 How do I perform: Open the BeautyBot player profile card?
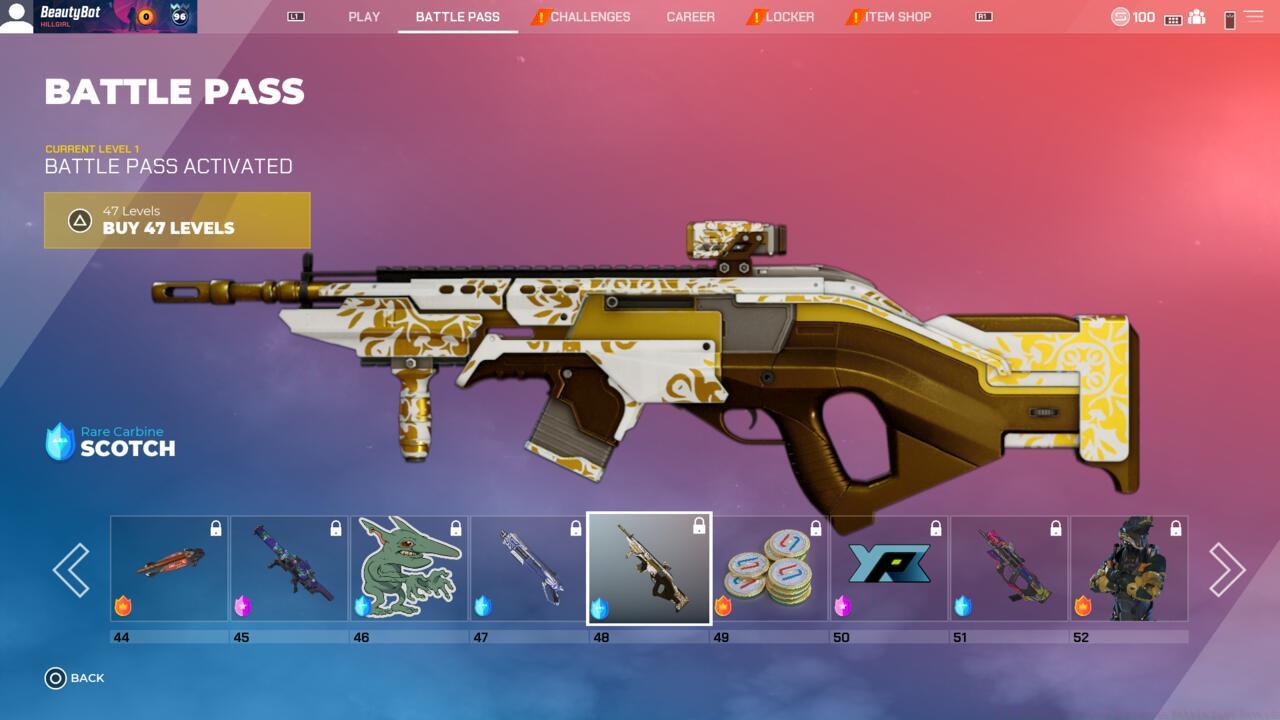(x=98, y=17)
